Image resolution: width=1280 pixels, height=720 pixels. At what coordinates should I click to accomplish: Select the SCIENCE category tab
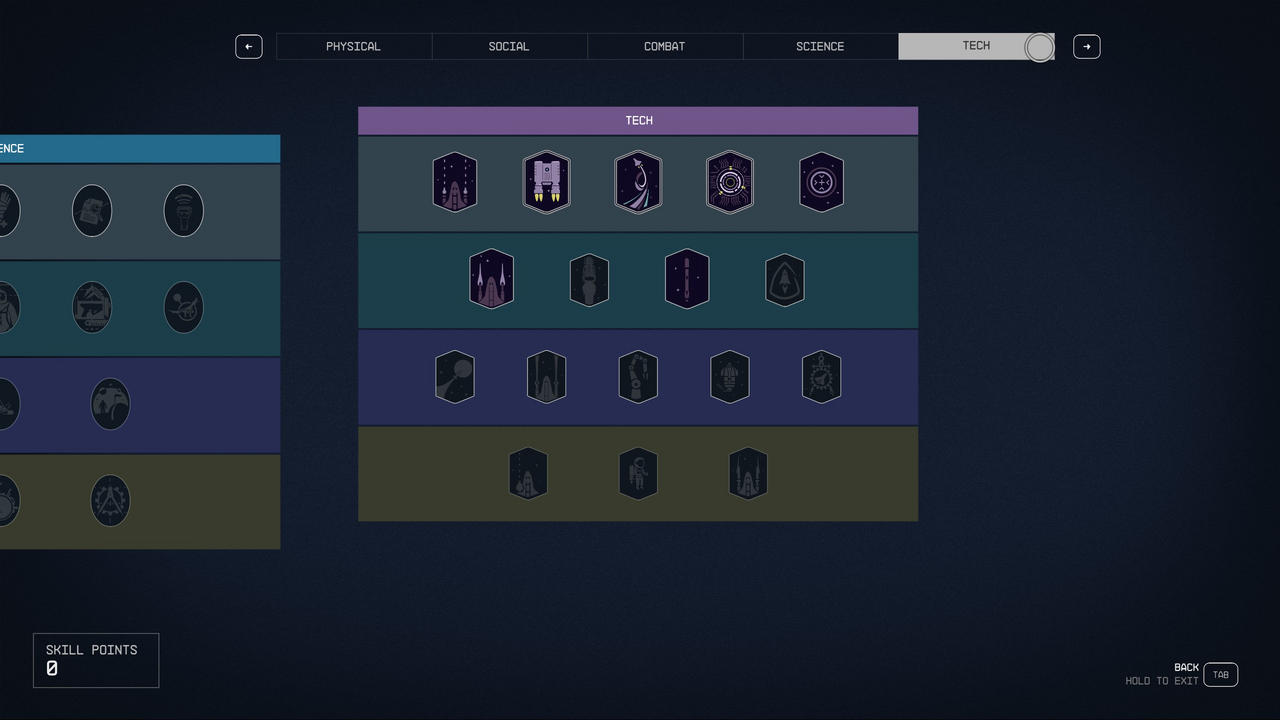point(820,46)
